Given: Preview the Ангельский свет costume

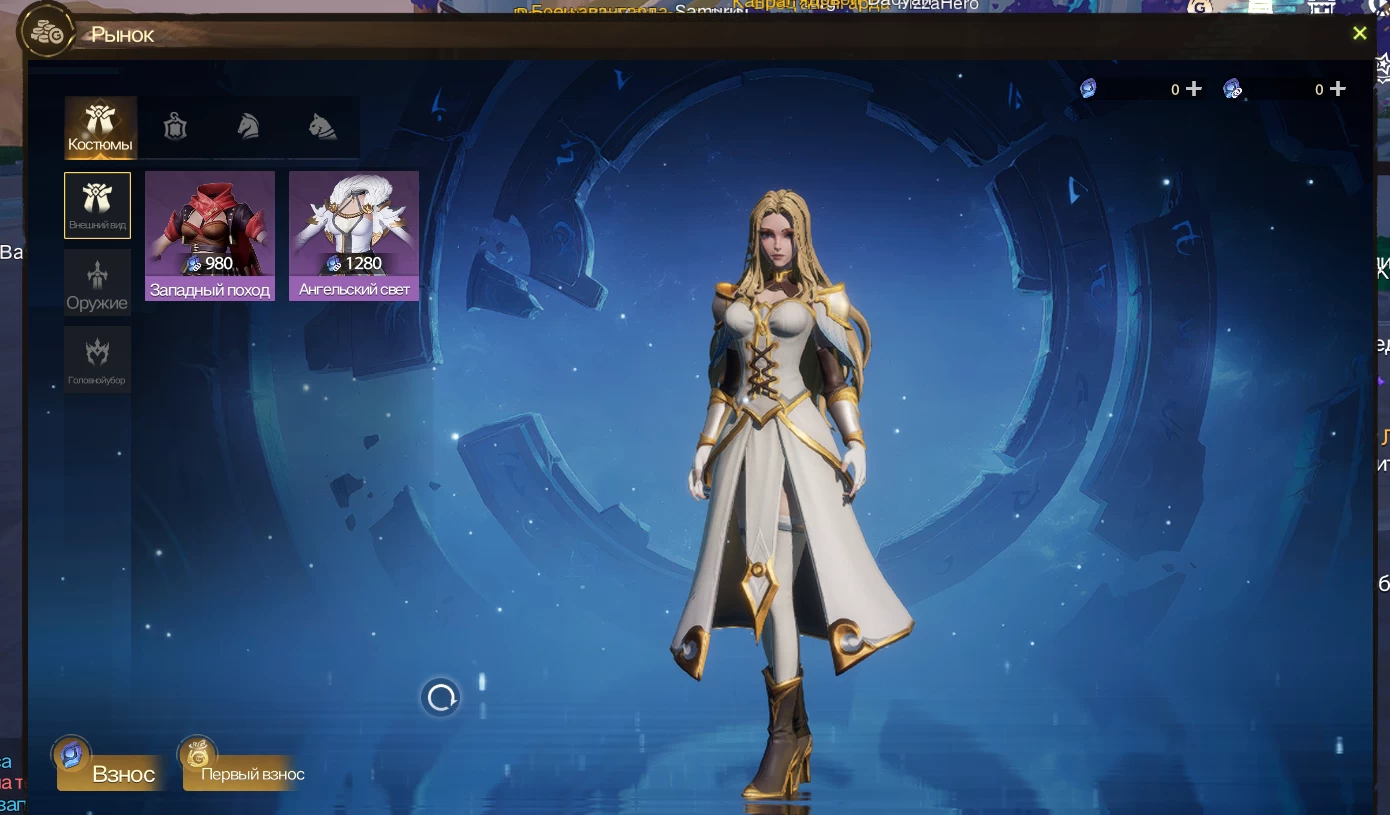Looking at the screenshot, I should tap(354, 235).
